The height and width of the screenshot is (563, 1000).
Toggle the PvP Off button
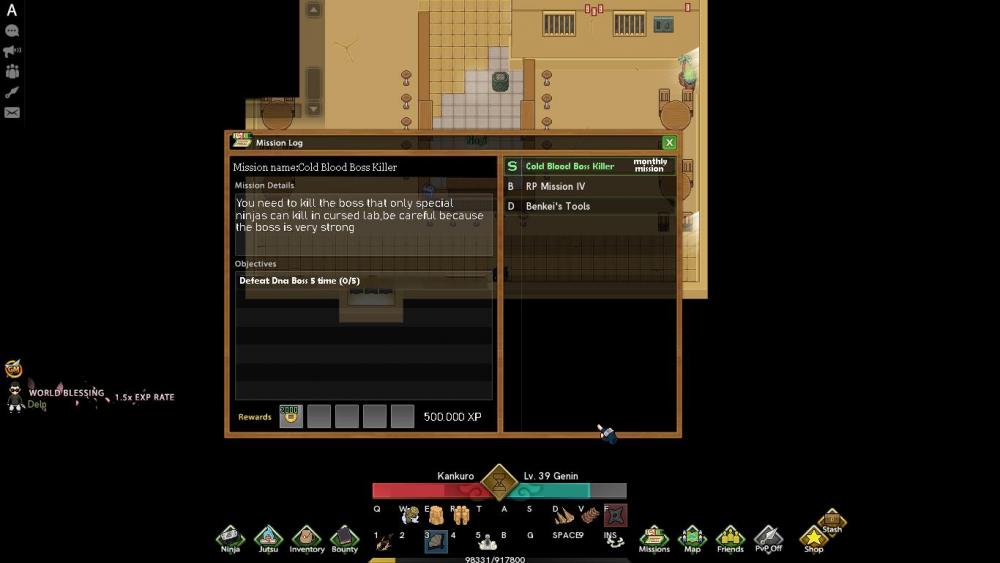click(768, 538)
